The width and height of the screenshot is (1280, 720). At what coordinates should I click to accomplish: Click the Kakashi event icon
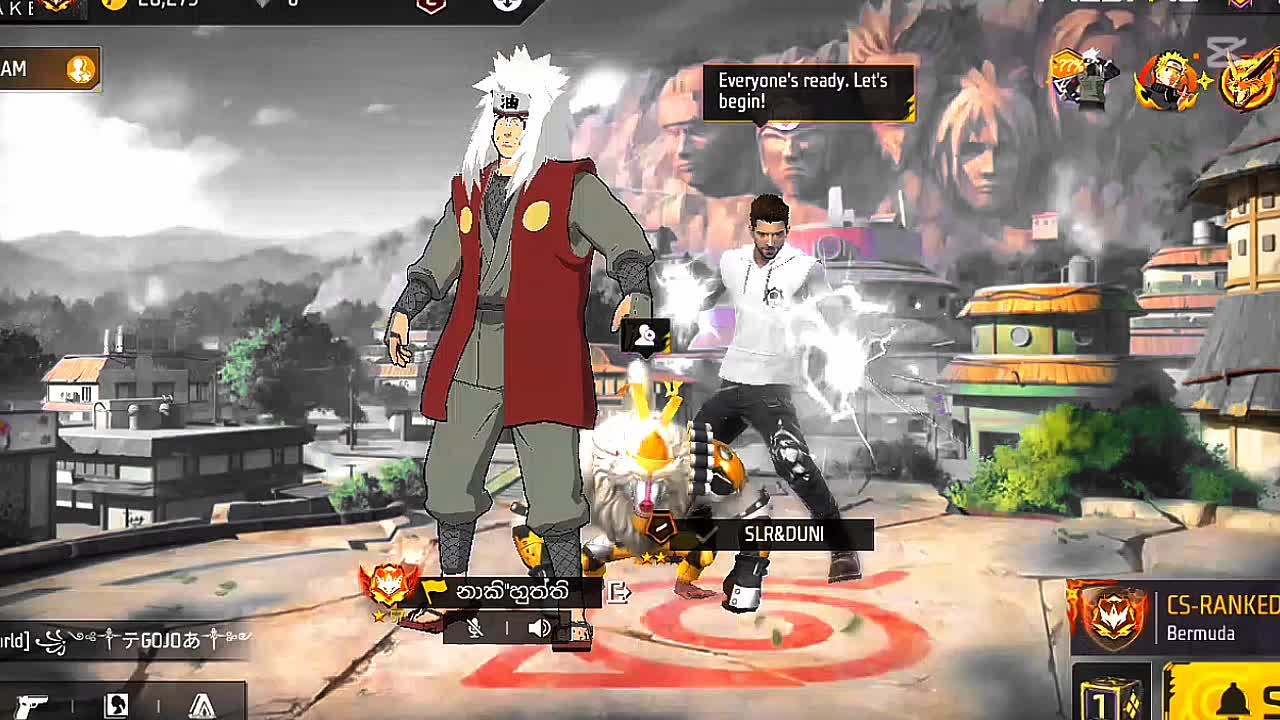click(x=1083, y=78)
